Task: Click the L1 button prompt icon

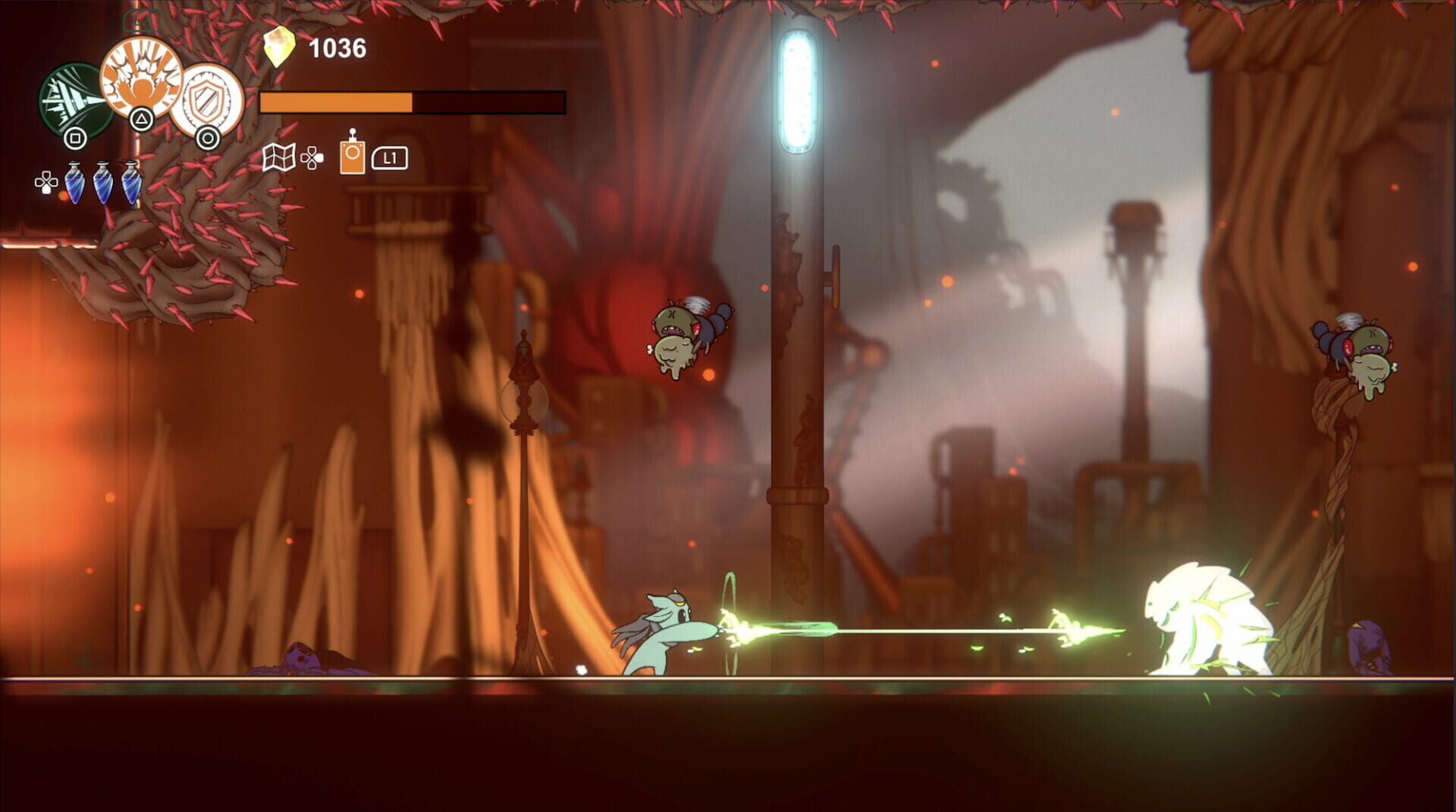Action: coord(390,159)
